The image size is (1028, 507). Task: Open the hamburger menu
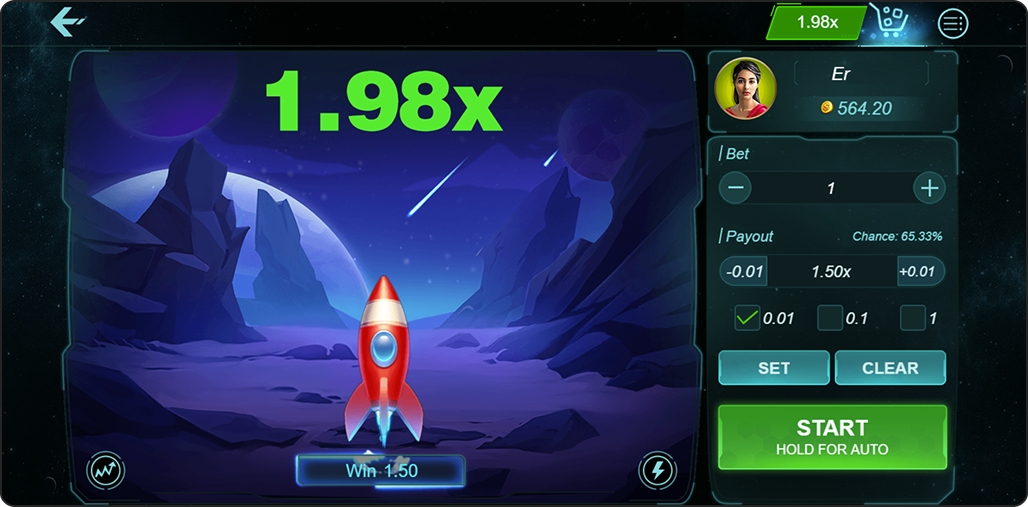(x=953, y=22)
